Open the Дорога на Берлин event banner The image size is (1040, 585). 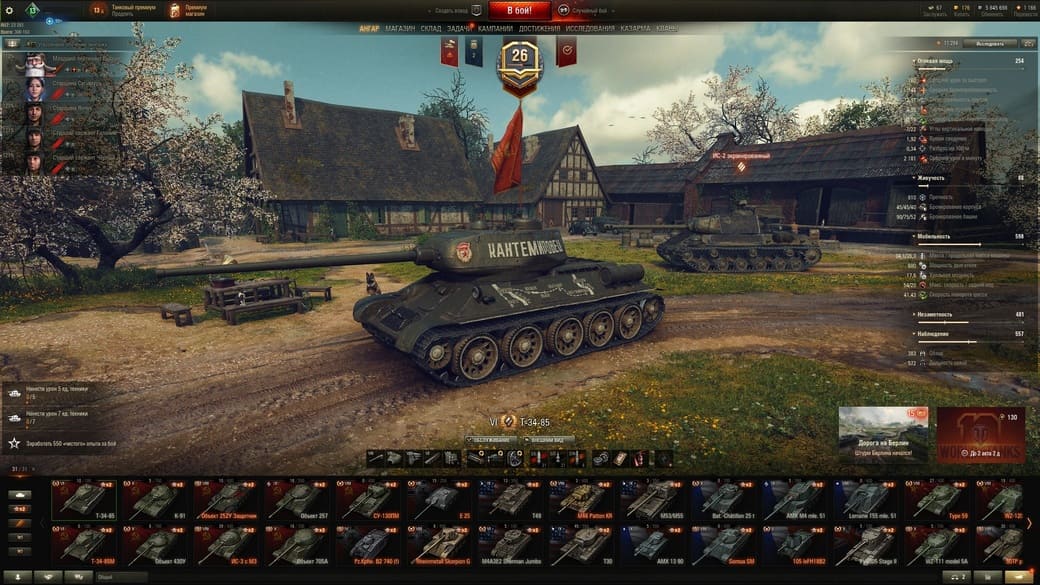883,434
